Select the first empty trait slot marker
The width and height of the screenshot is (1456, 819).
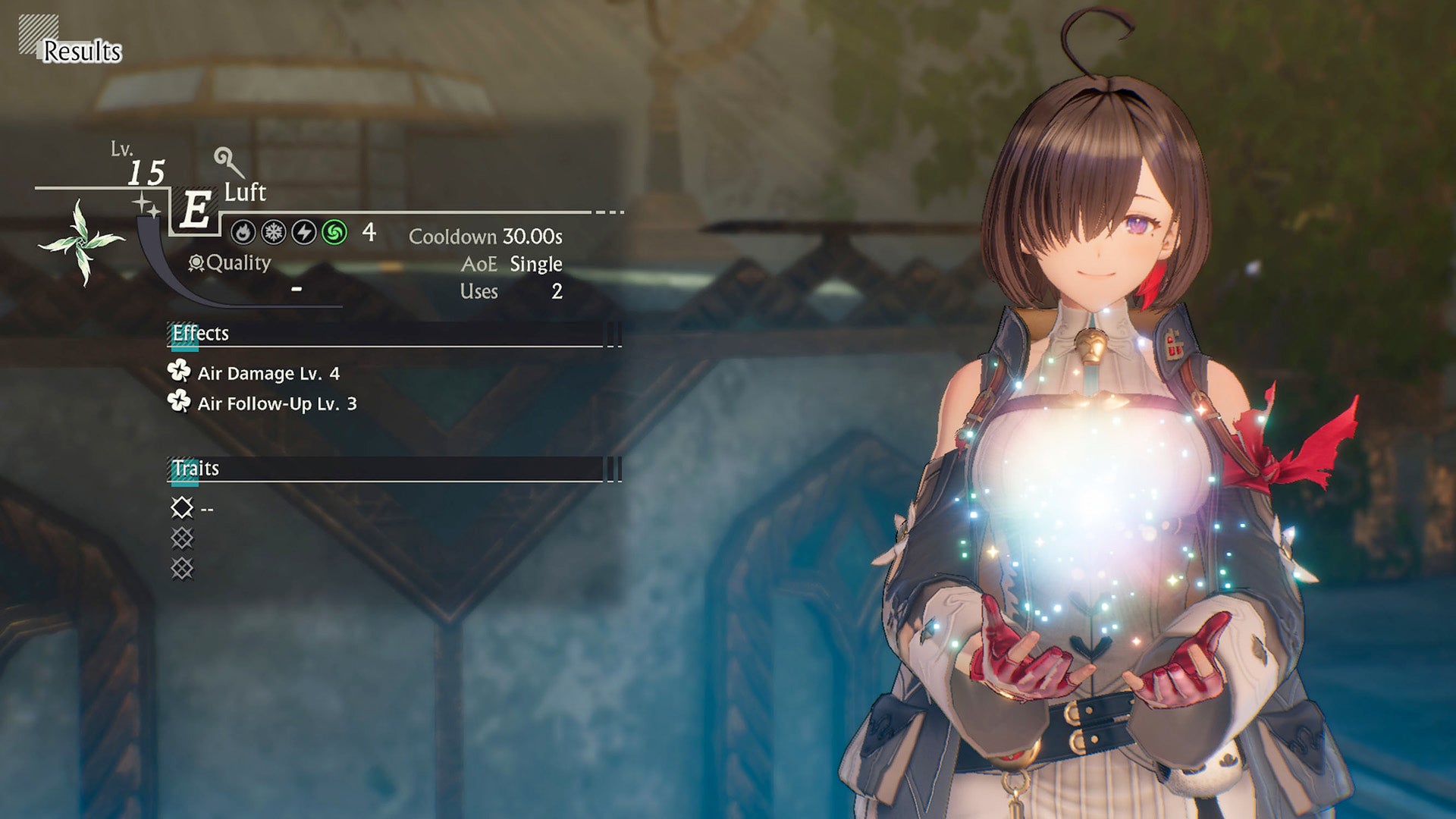click(183, 509)
